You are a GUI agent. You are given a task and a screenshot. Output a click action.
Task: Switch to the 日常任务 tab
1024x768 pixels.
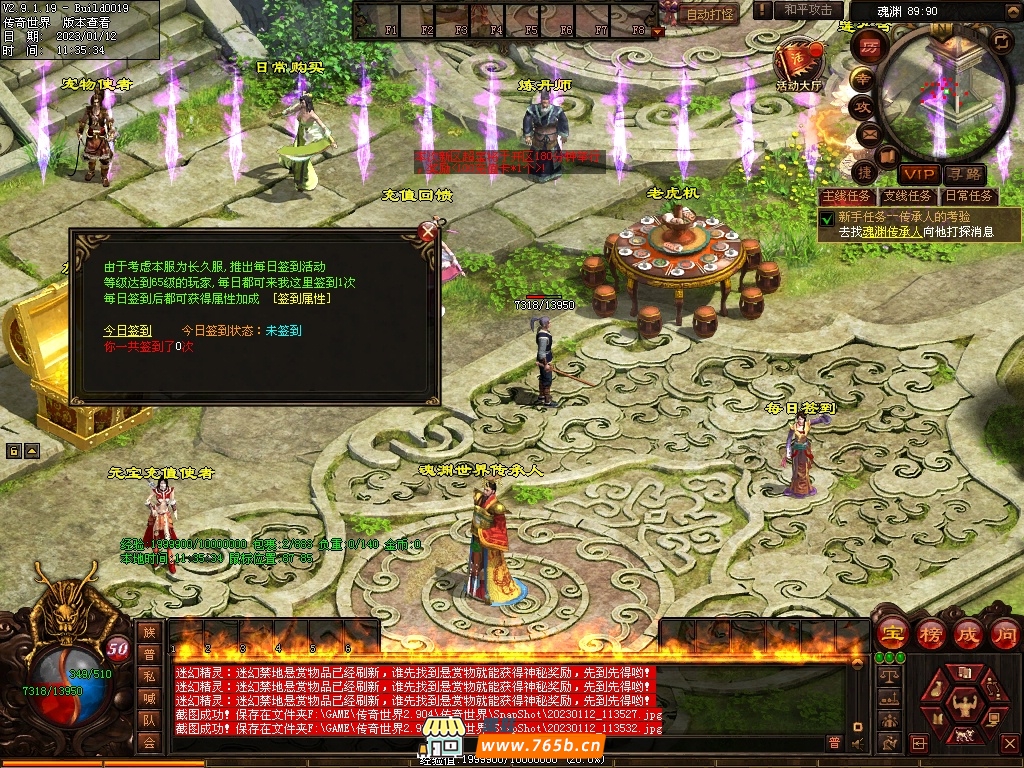point(969,196)
